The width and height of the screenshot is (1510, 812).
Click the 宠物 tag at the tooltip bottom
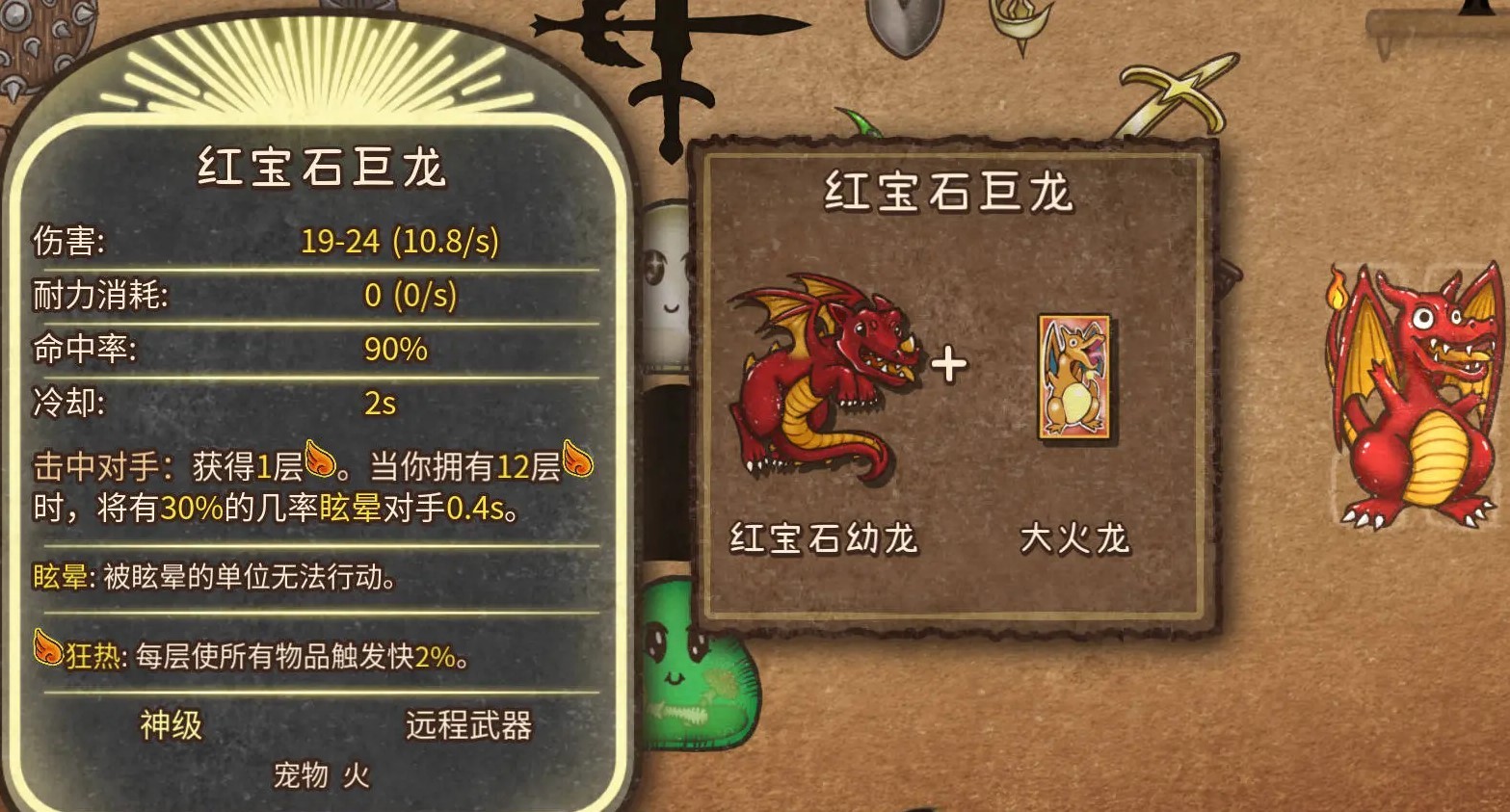click(301, 773)
